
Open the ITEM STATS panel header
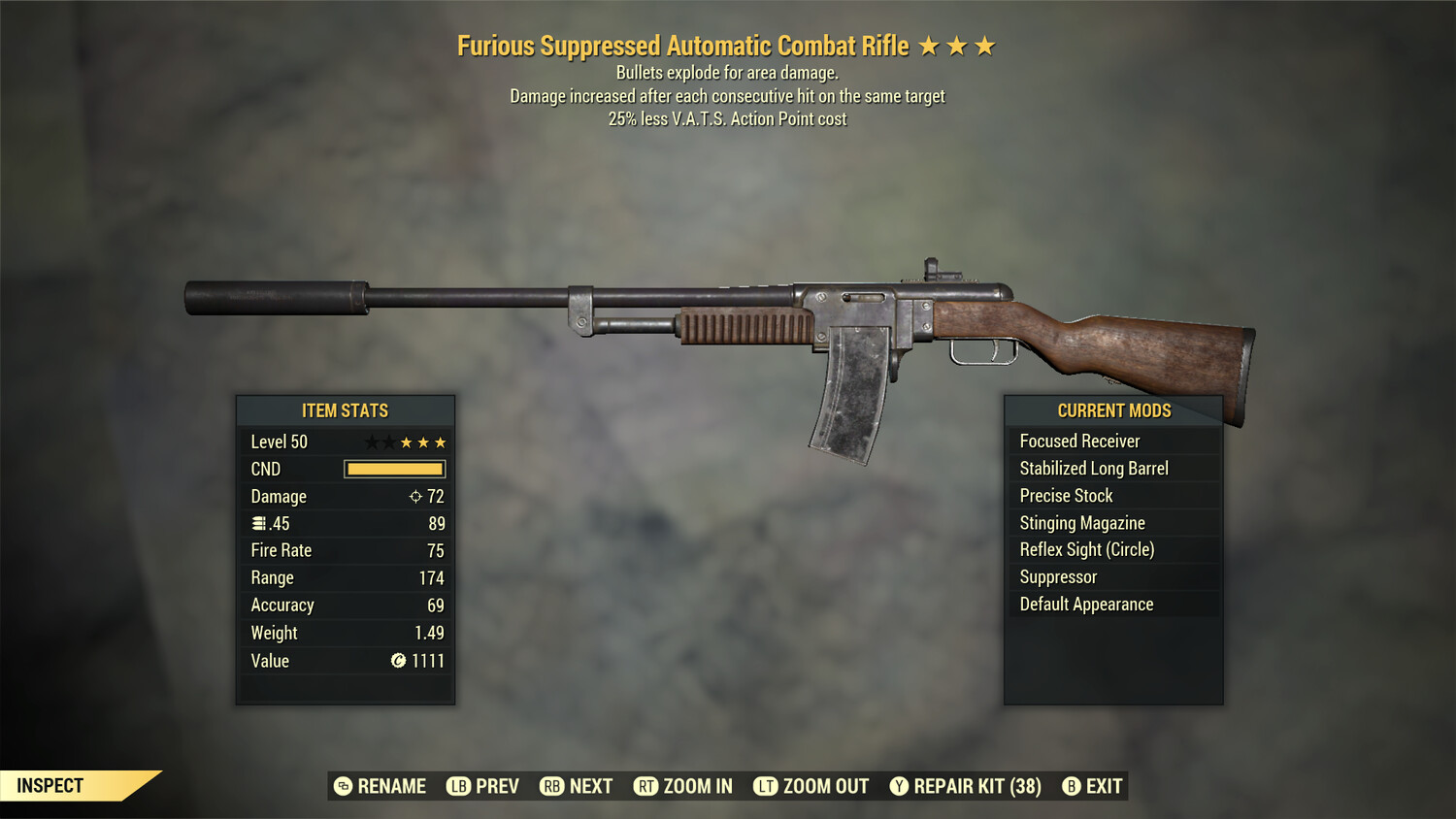[346, 409]
